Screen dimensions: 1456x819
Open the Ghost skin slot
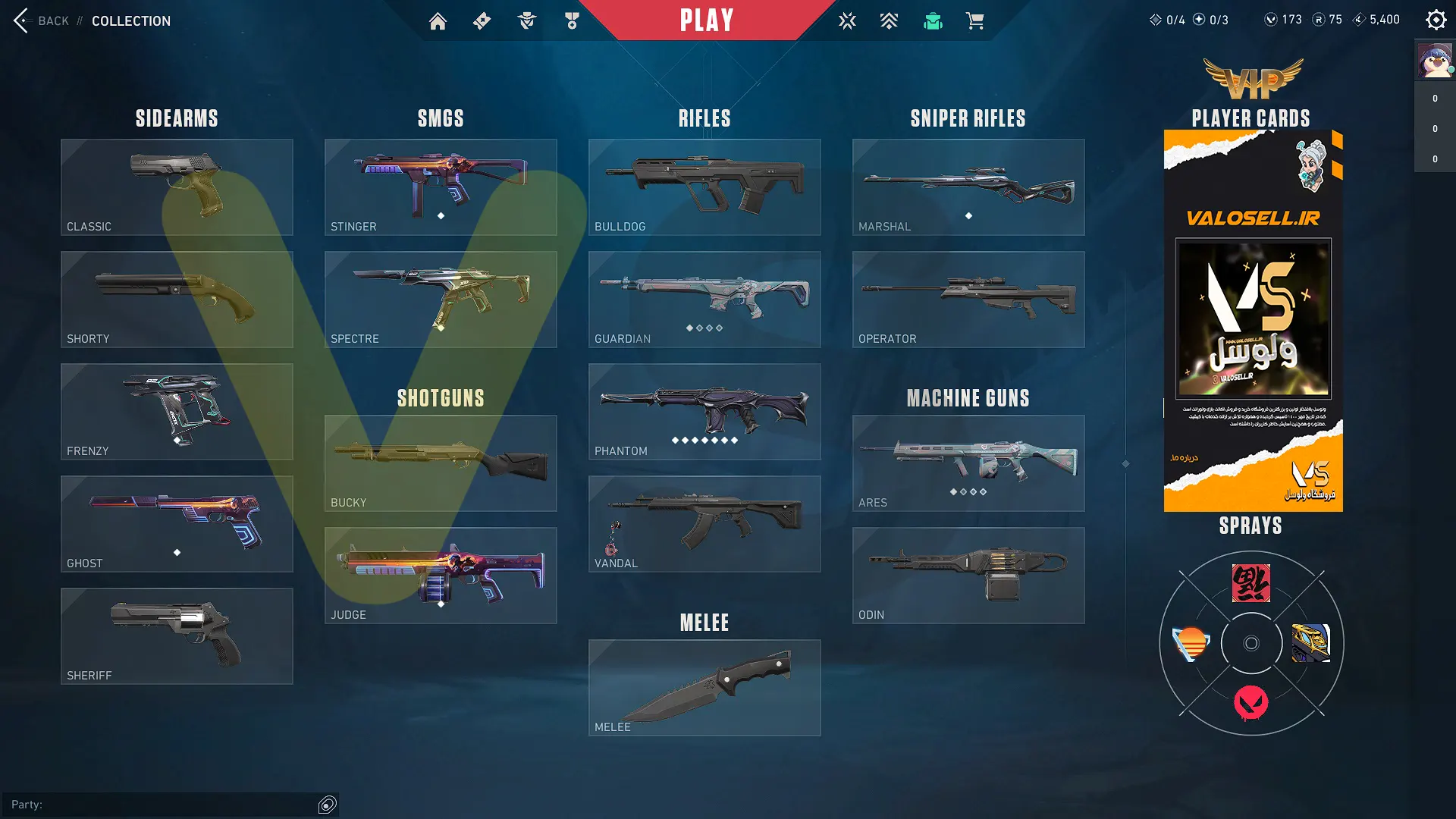177,523
